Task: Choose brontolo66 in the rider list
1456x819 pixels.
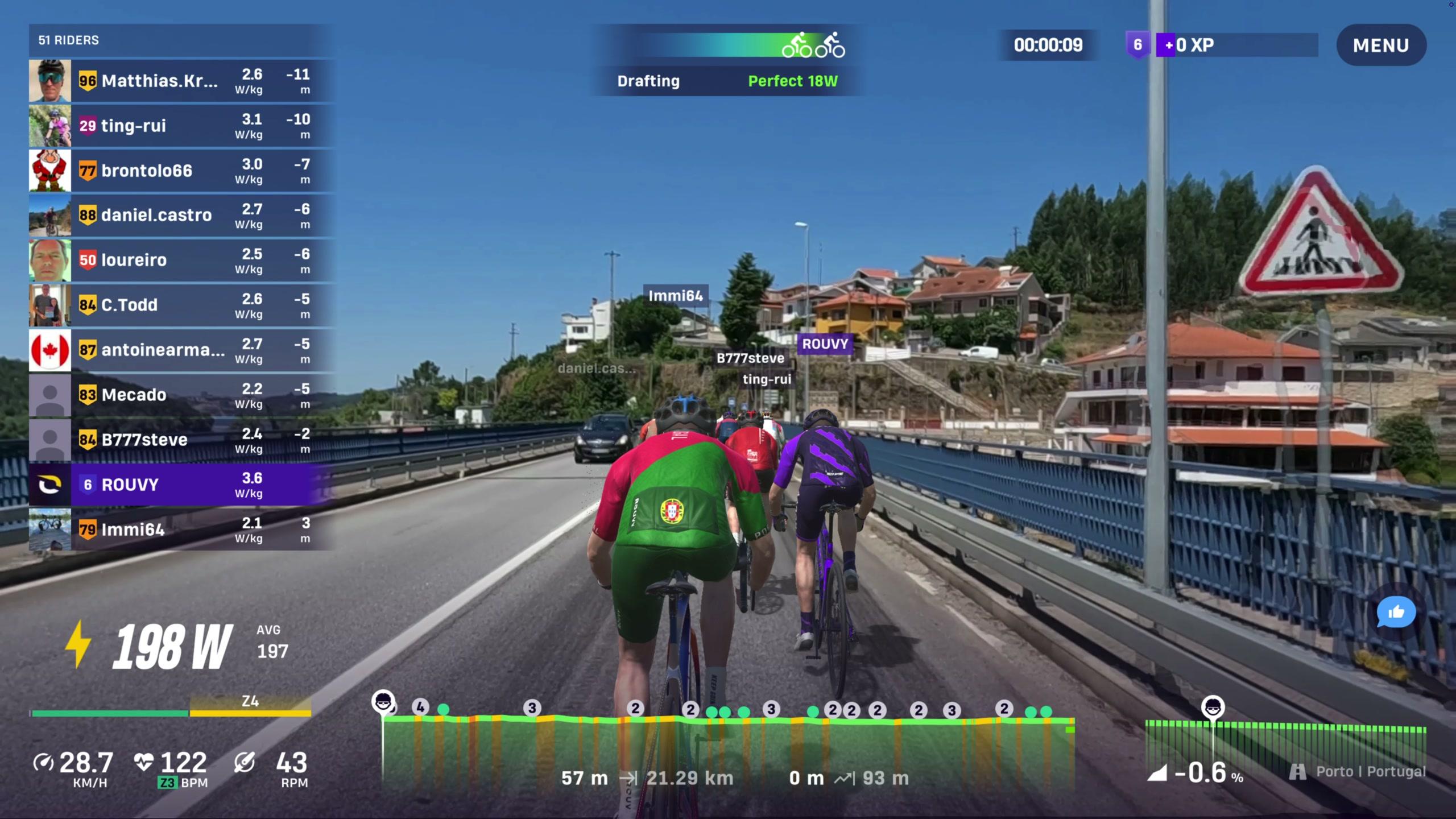Action: (181, 171)
